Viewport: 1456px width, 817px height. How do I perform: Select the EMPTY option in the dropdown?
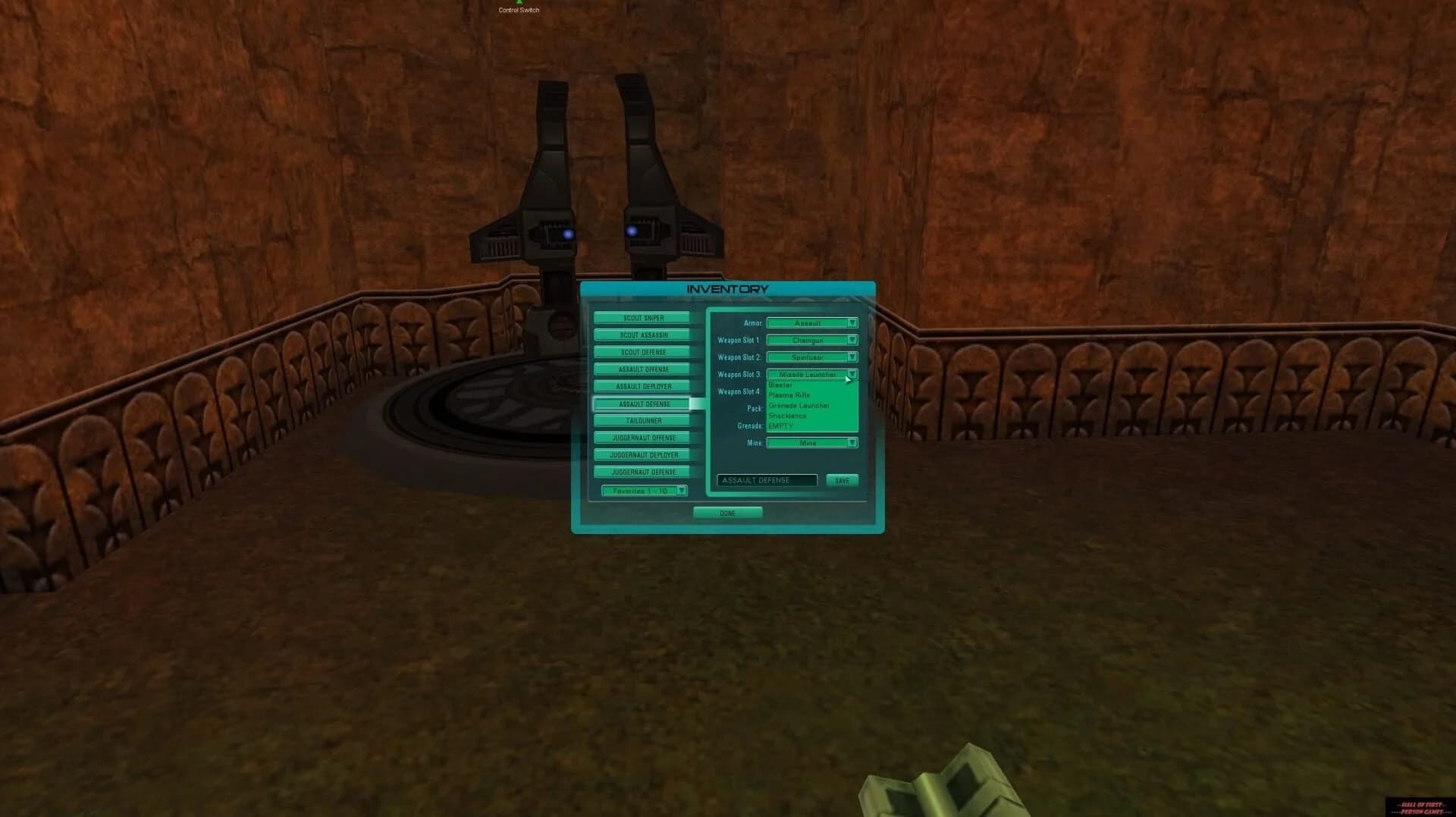click(x=780, y=426)
